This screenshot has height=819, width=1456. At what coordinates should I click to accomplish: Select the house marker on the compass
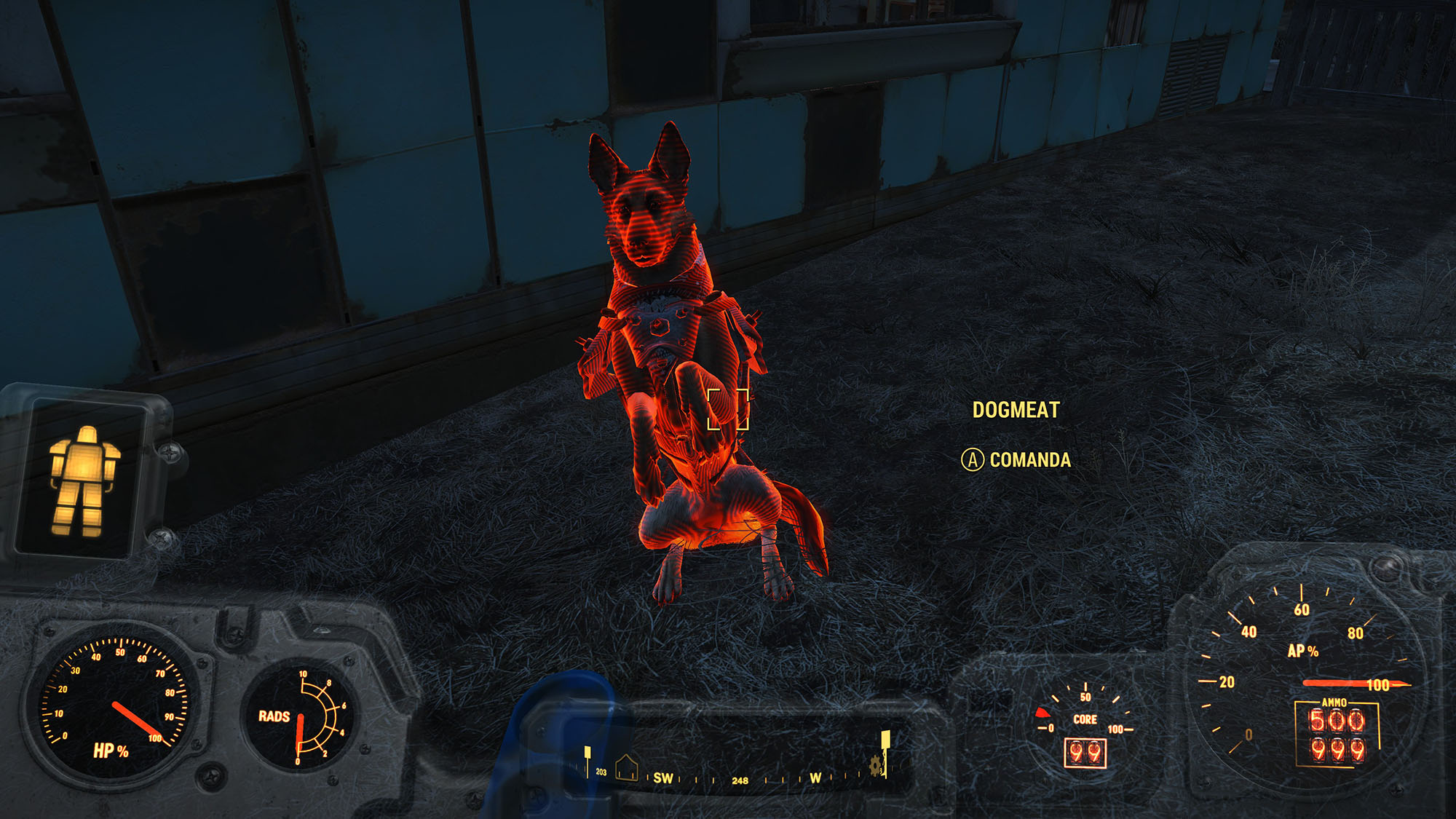pyautogui.click(x=626, y=767)
